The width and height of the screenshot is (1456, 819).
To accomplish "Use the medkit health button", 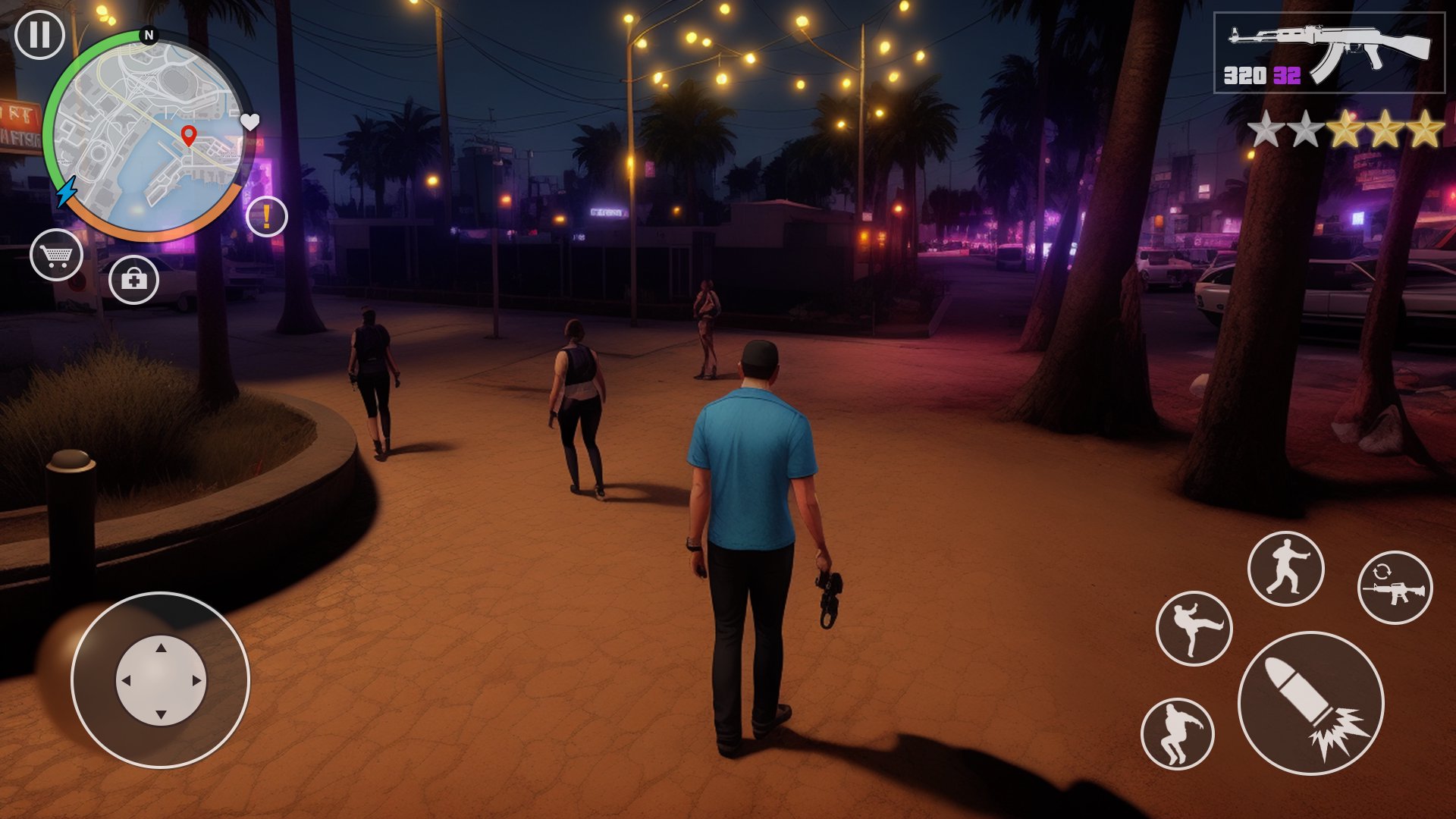I will click(x=133, y=280).
